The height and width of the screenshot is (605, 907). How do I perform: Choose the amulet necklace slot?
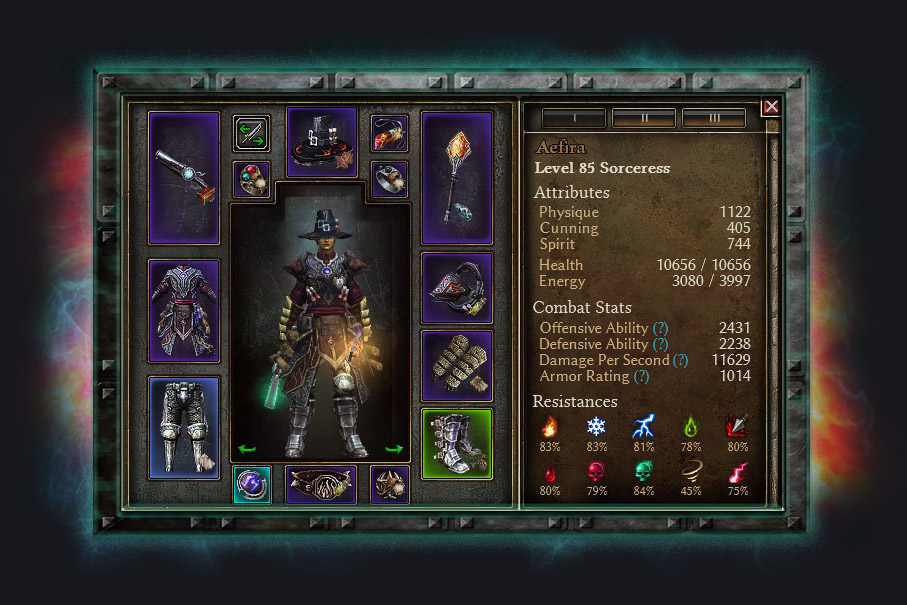[389, 132]
